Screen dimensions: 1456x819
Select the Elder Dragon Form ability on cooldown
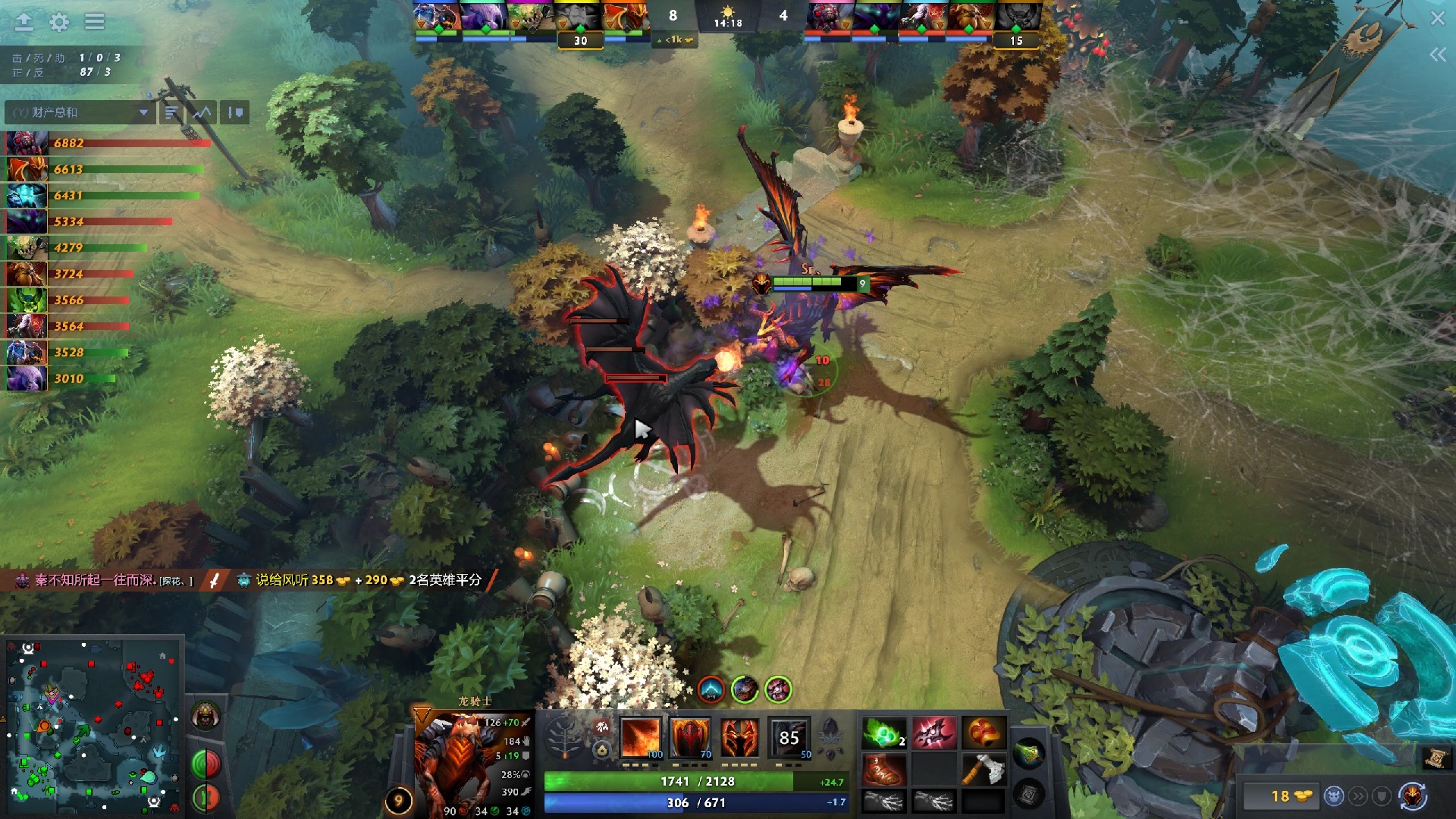point(789,737)
